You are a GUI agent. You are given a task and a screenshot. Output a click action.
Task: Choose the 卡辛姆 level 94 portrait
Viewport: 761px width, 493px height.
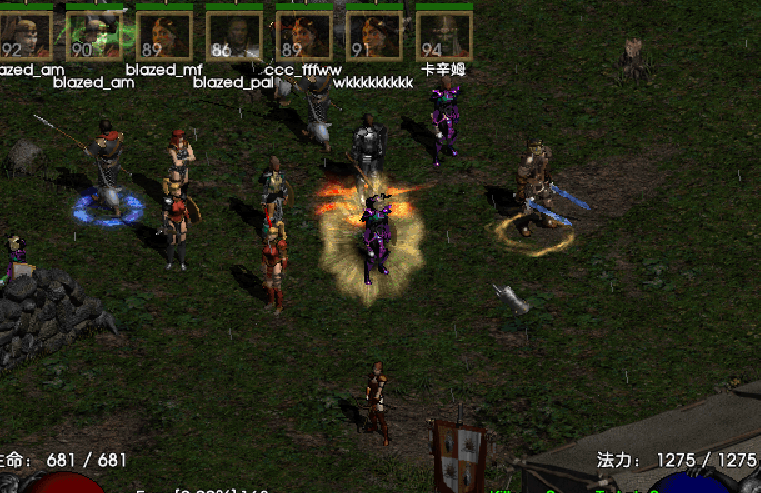click(444, 35)
